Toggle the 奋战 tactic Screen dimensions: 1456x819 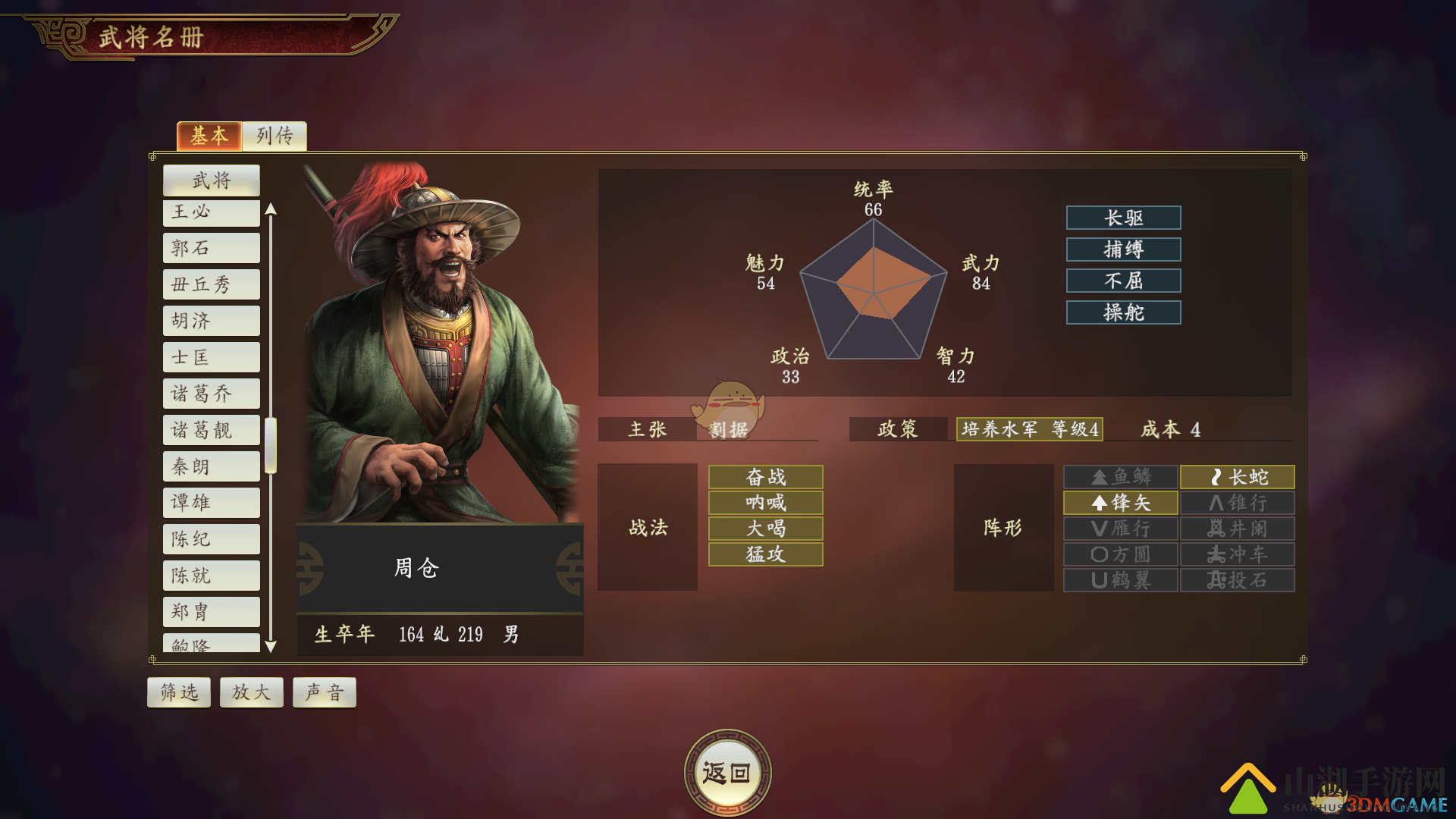[x=764, y=477]
